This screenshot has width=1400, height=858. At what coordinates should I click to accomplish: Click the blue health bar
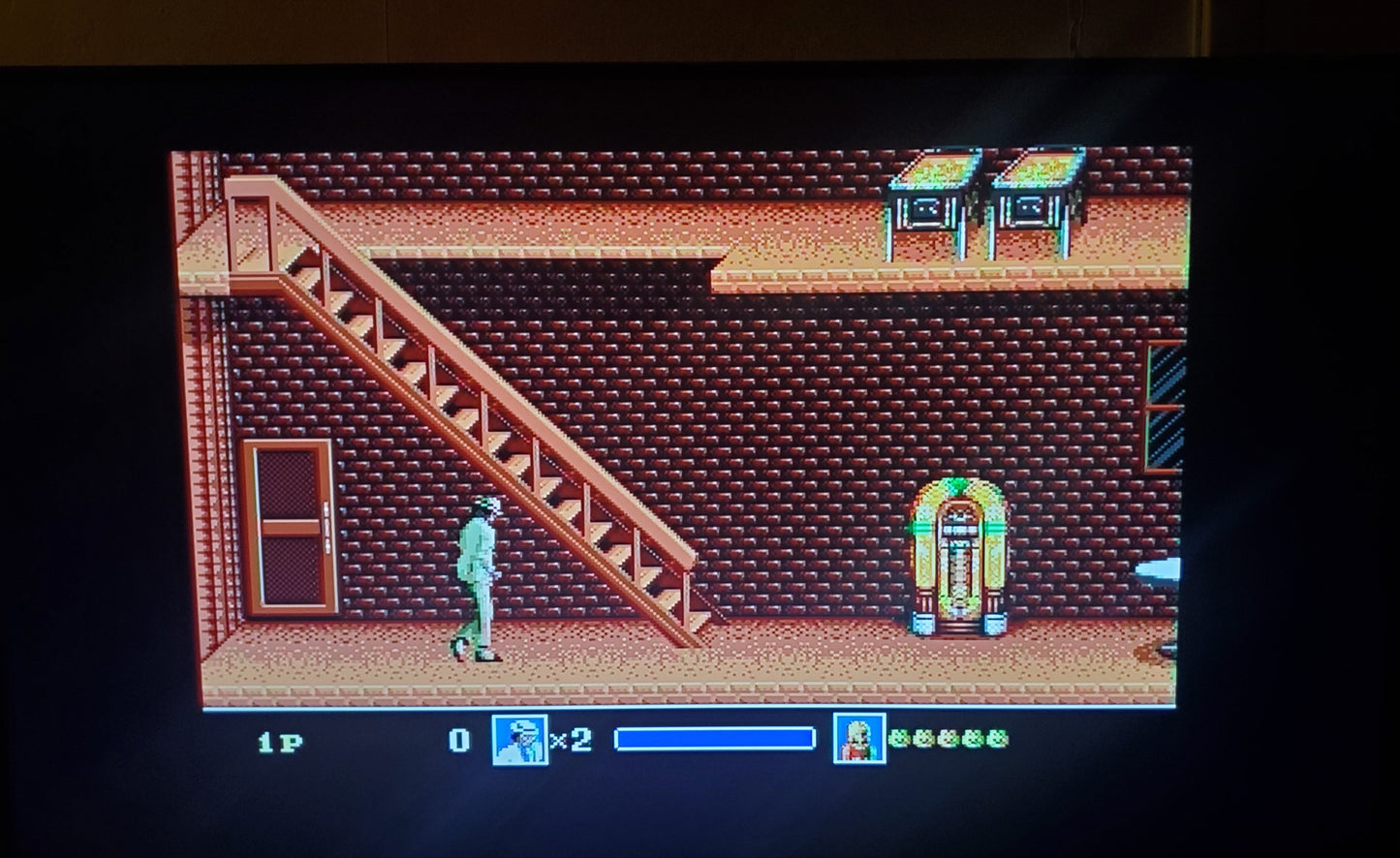click(x=714, y=738)
